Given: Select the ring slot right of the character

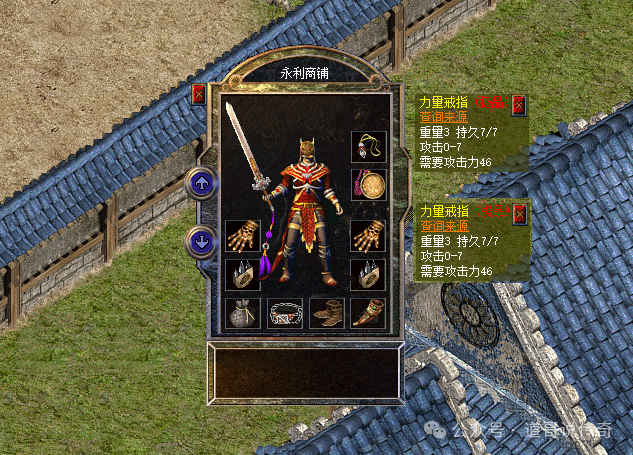Looking at the screenshot, I should pyautogui.click(x=368, y=274).
